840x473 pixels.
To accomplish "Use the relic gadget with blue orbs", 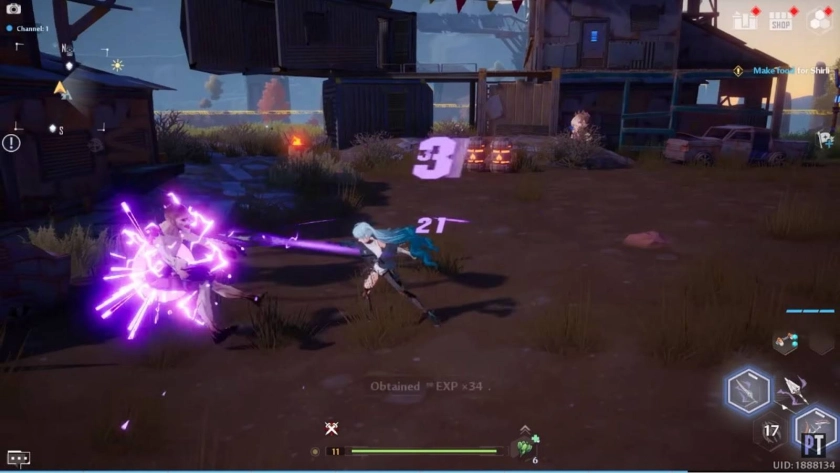I will (x=785, y=342).
